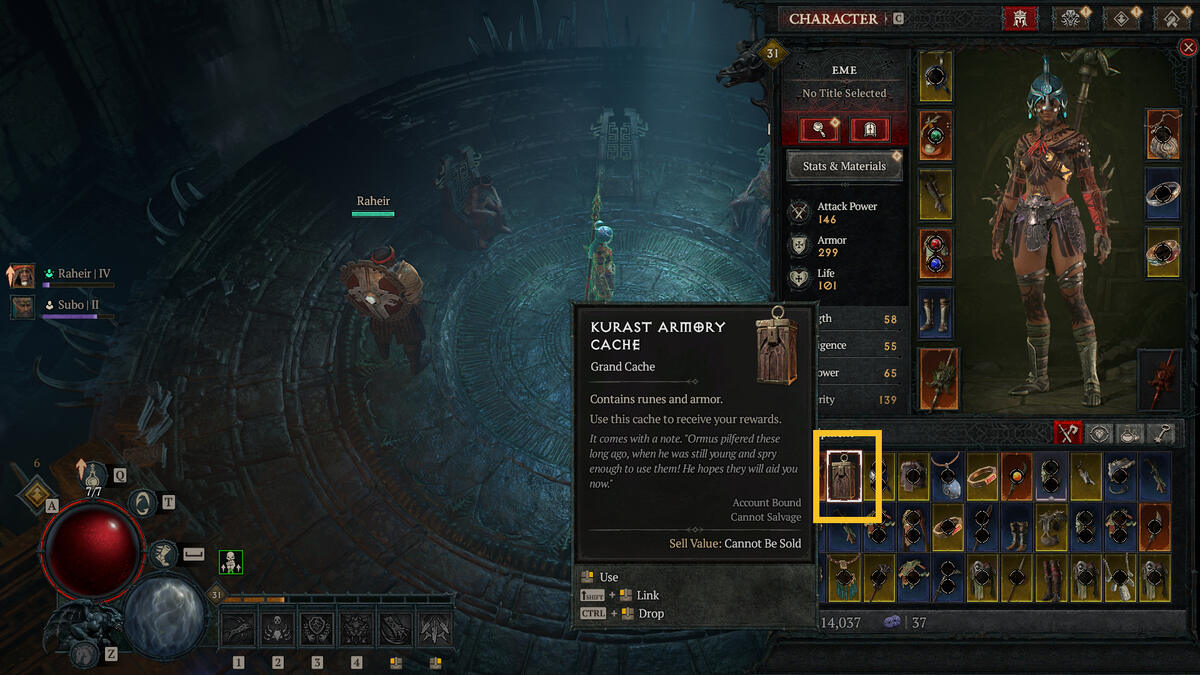Click the magnifying glass inspect button
The width and height of the screenshot is (1200, 675).
click(x=819, y=129)
